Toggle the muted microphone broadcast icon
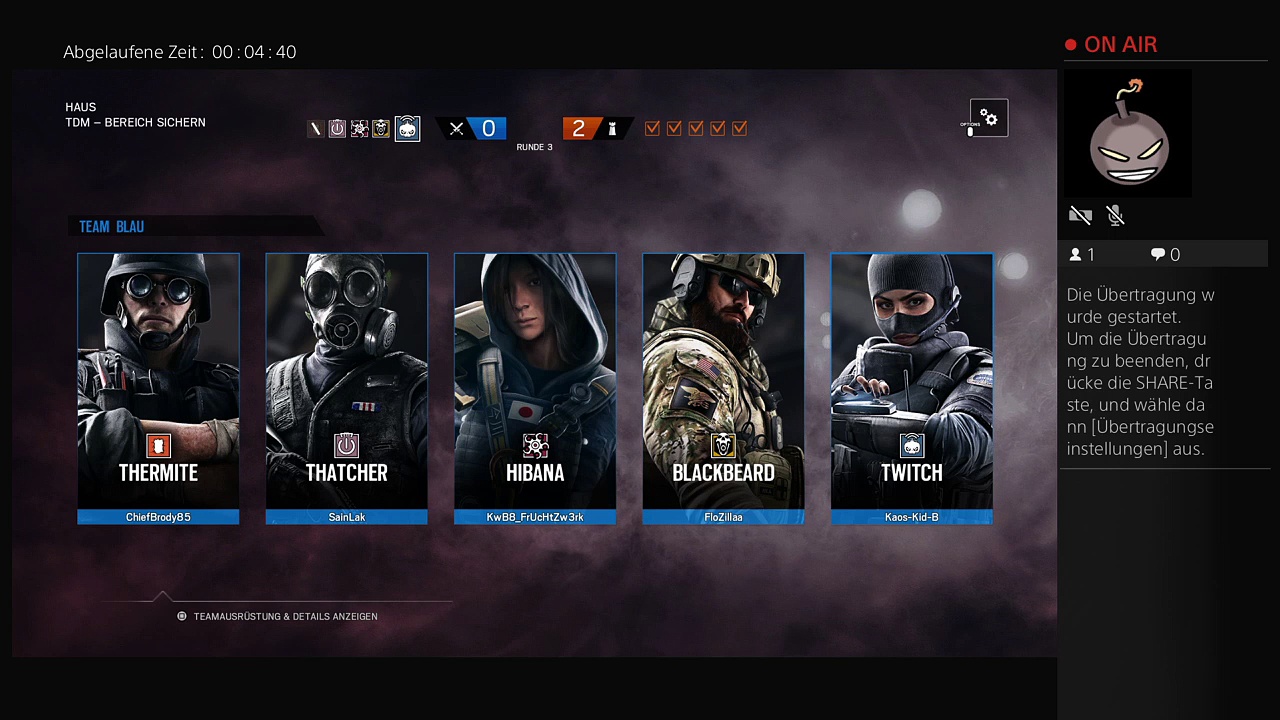 [1116, 215]
